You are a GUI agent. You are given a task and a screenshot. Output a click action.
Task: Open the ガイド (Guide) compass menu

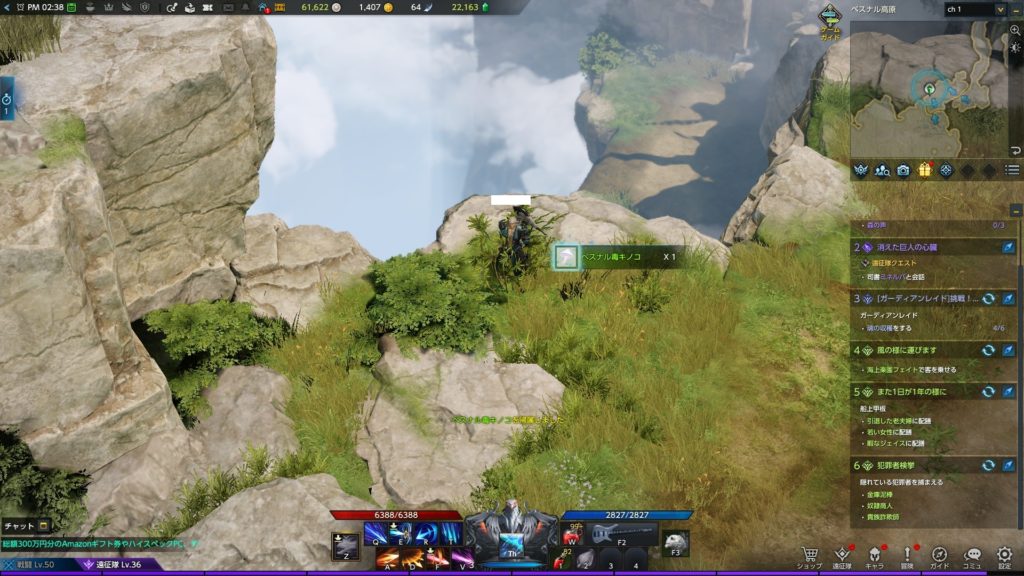pos(939,556)
